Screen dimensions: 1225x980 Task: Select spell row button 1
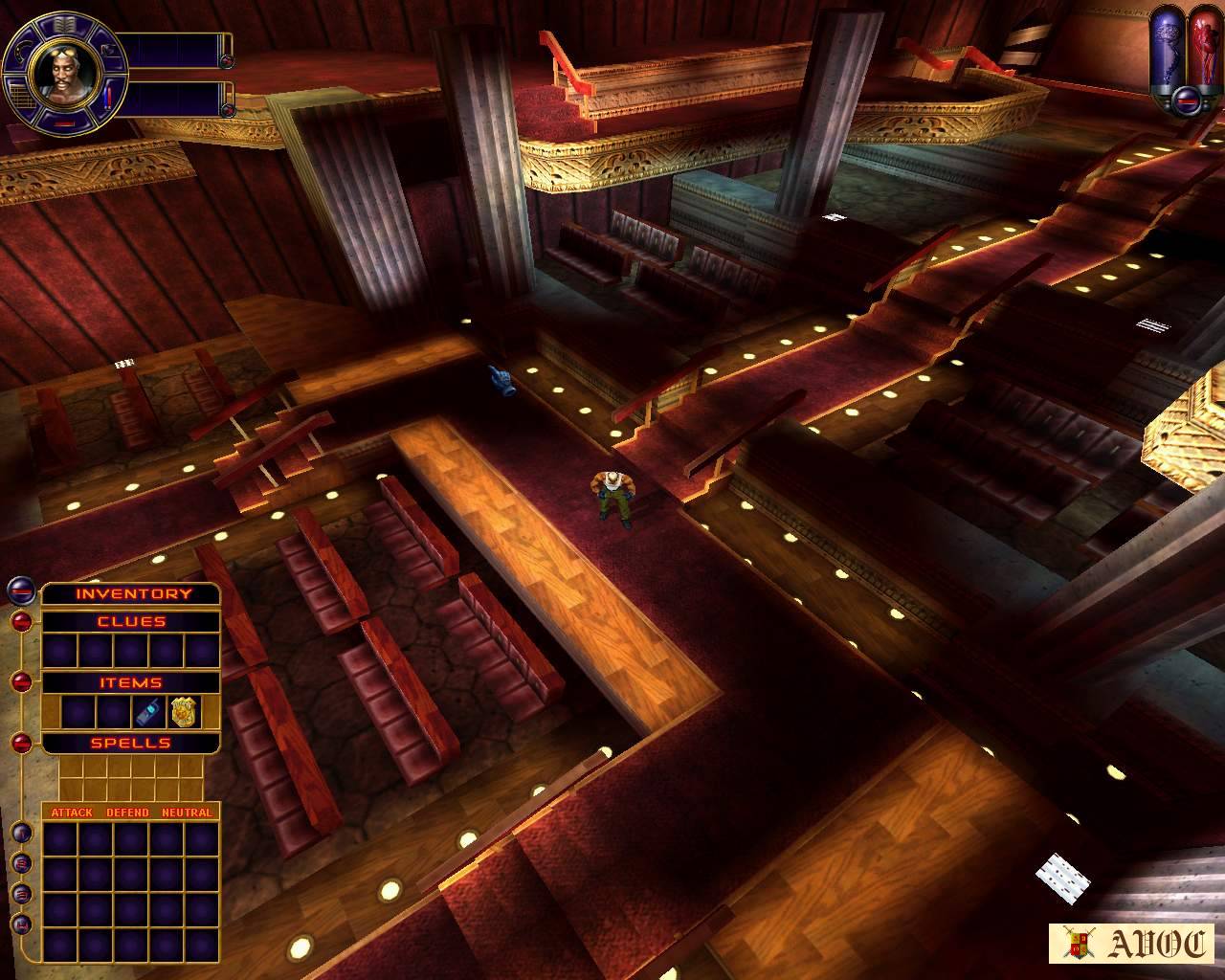pyautogui.click(x=20, y=833)
